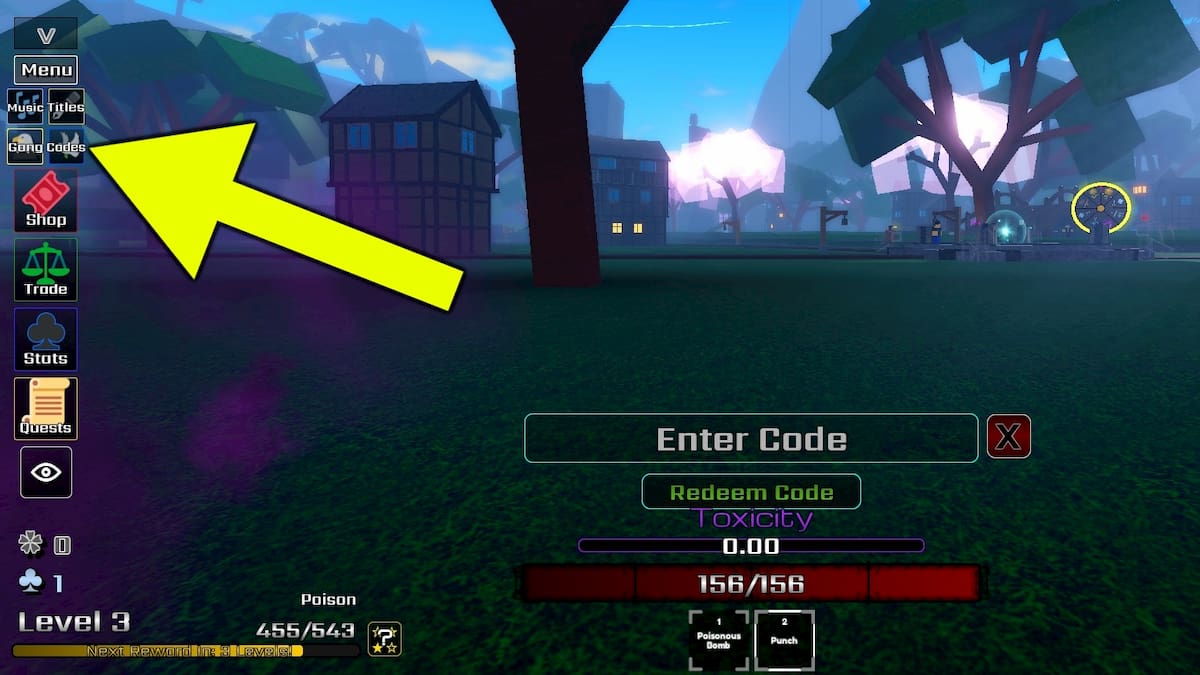This screenshot has height=675, width=1200.
Task: Select the Poisonous Bomb ability slot
Action: tap(719, 640)
